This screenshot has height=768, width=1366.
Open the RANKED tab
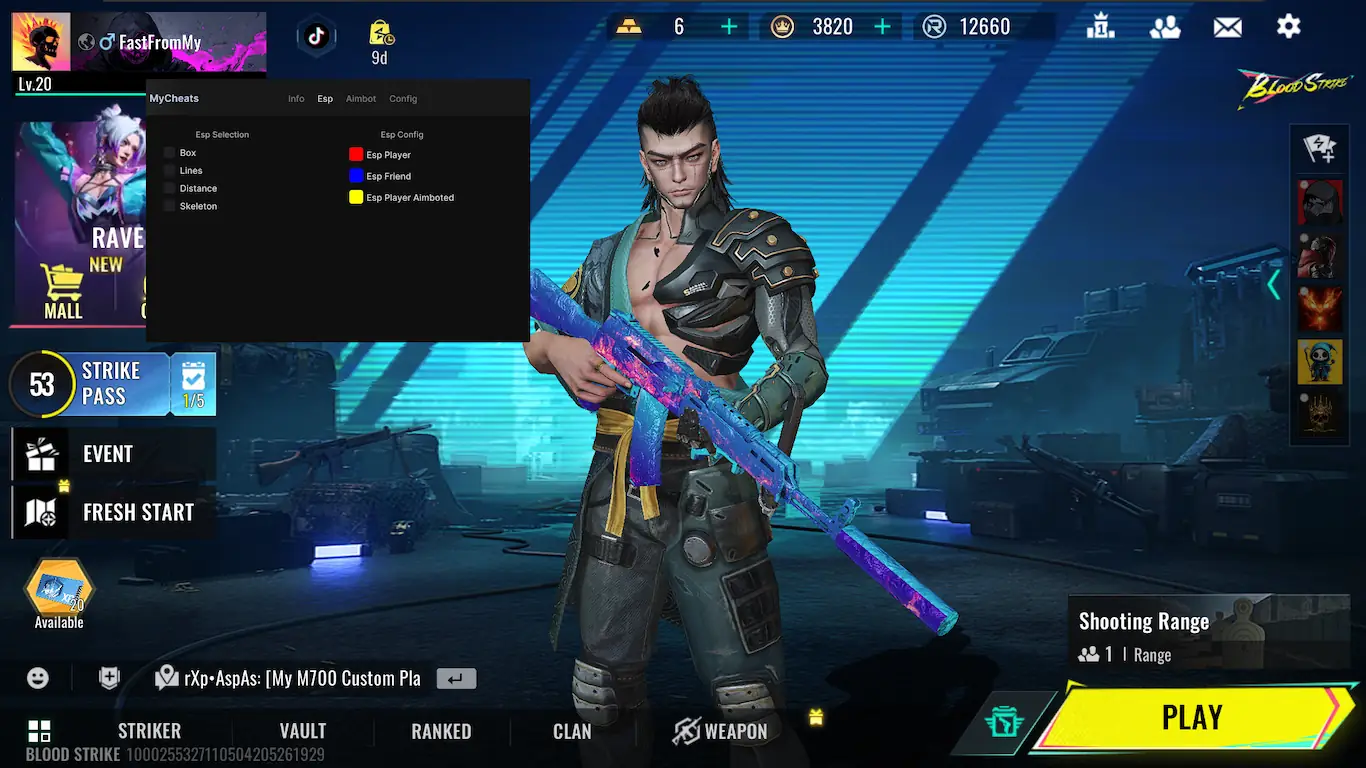coord(441,731)
